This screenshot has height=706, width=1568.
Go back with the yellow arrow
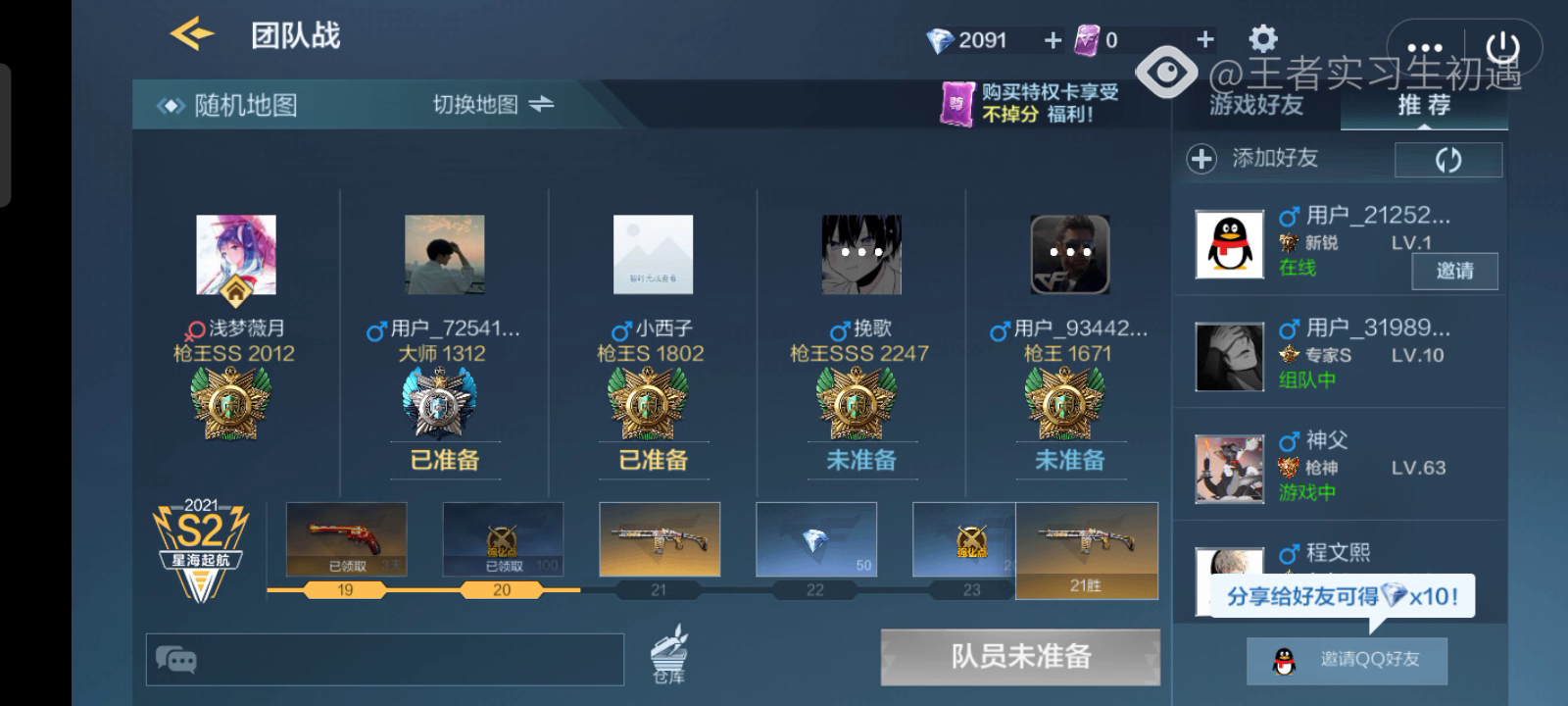point(192,34)
